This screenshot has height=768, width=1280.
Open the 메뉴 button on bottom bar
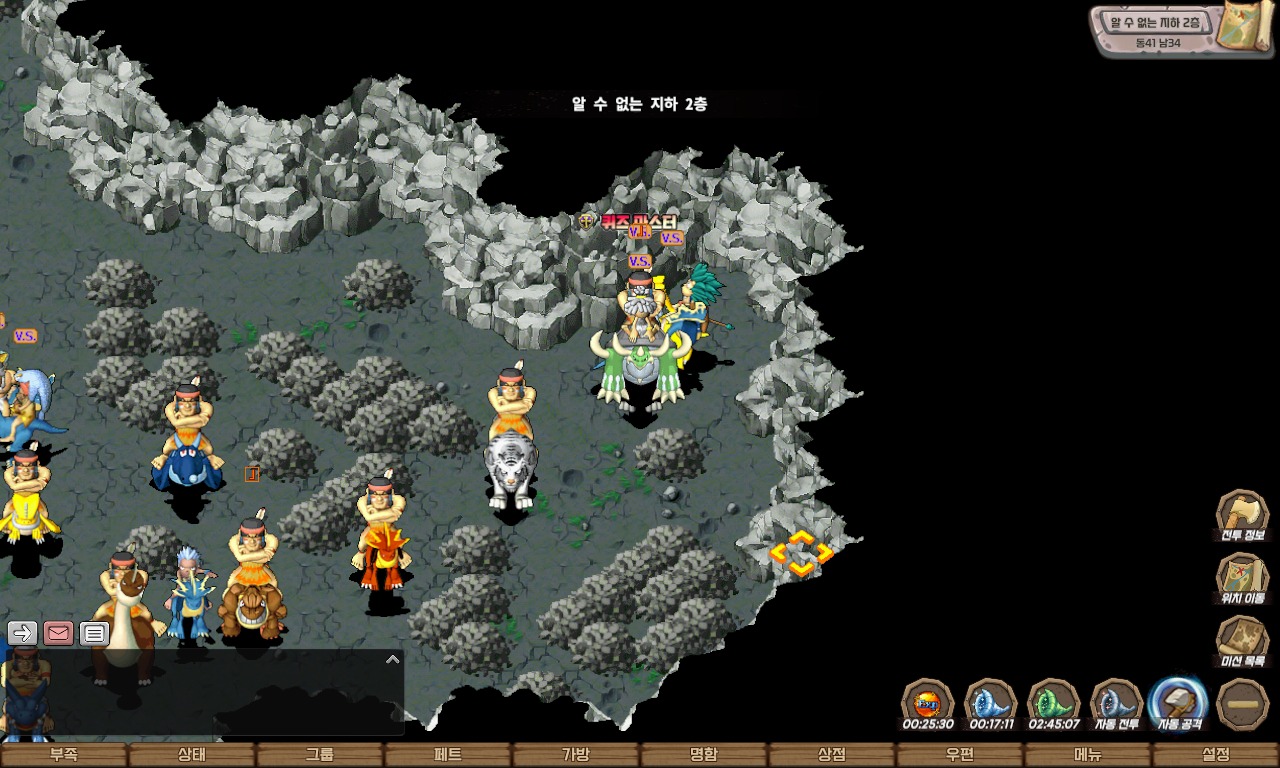click(x=1088, y=755)
